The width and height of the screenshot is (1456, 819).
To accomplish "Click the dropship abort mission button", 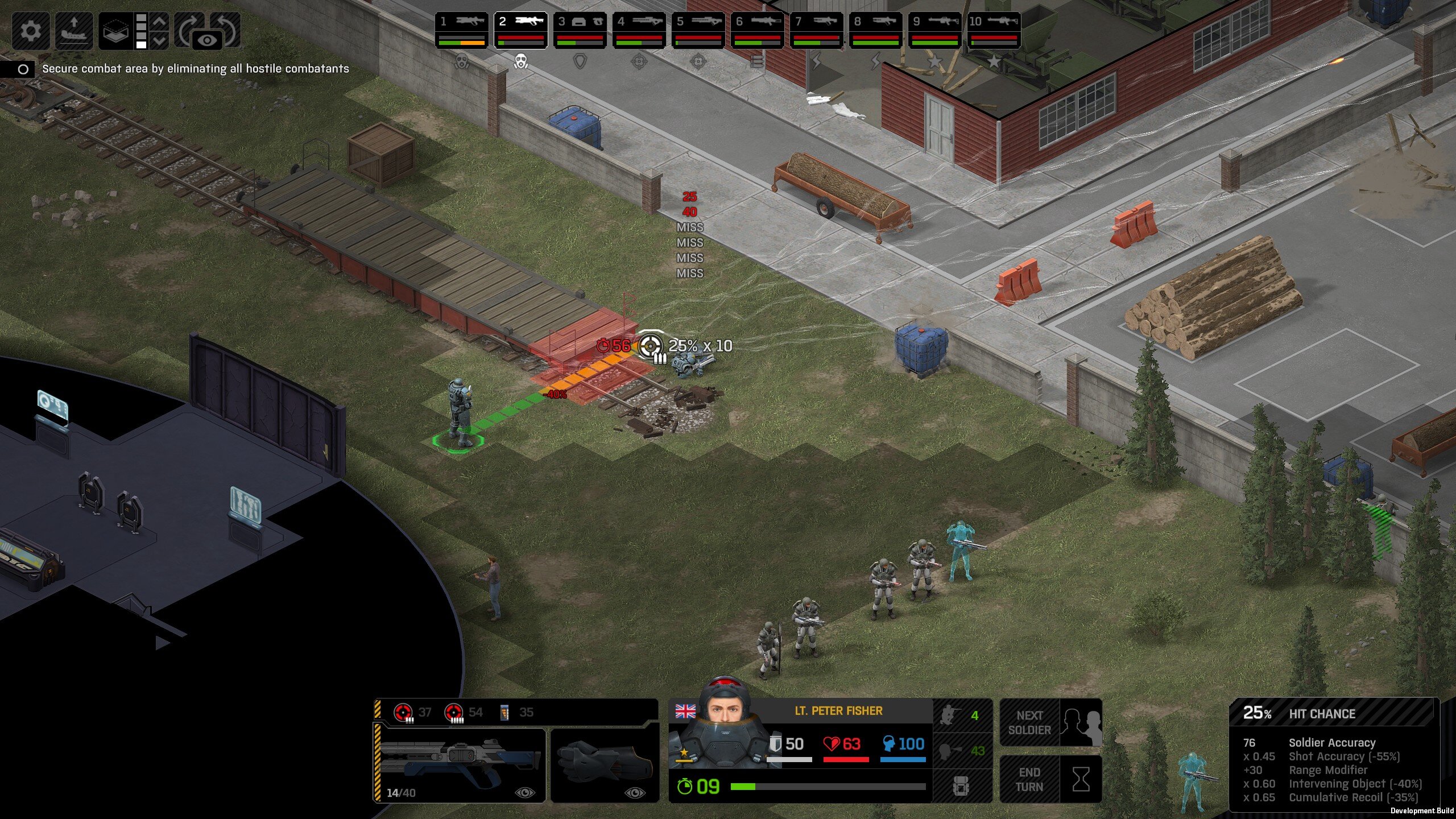I will pos(74,30).
